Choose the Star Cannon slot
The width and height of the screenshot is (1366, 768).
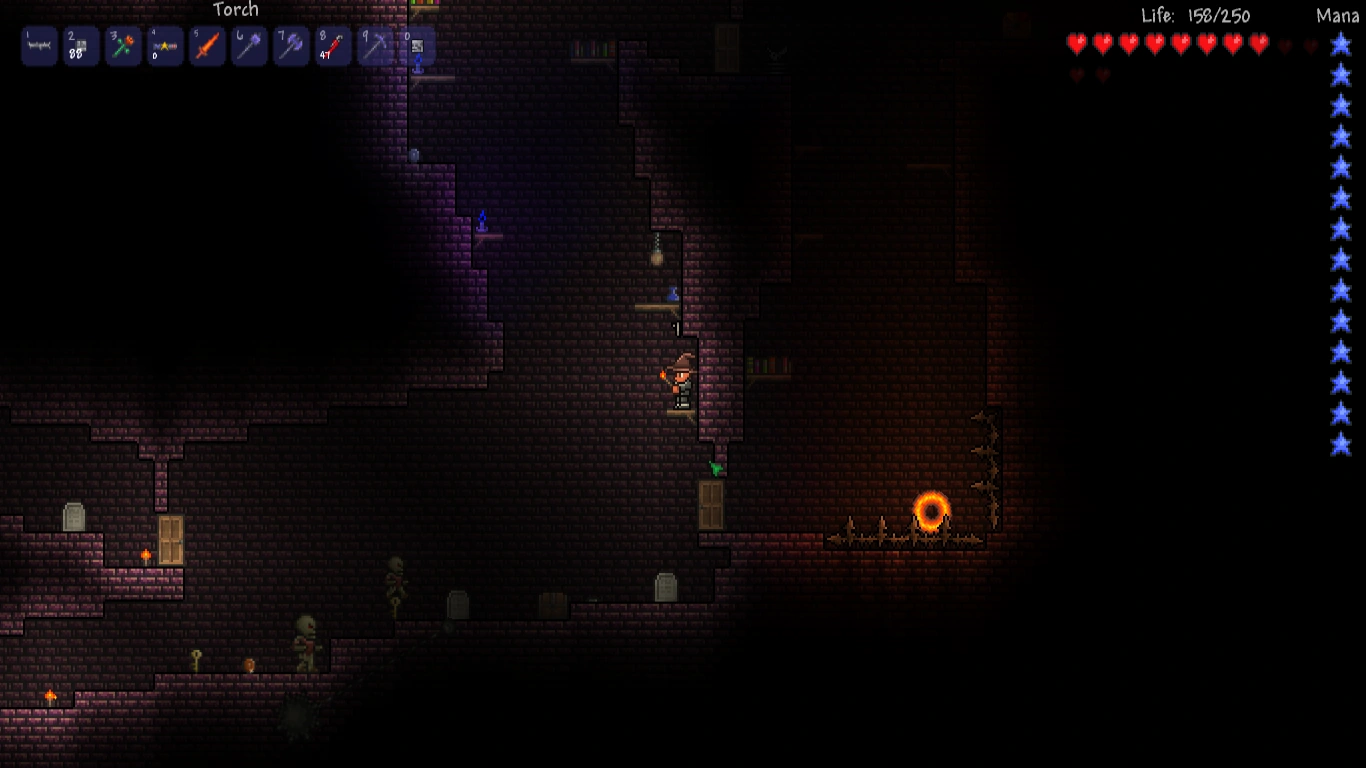pos(165,46)
